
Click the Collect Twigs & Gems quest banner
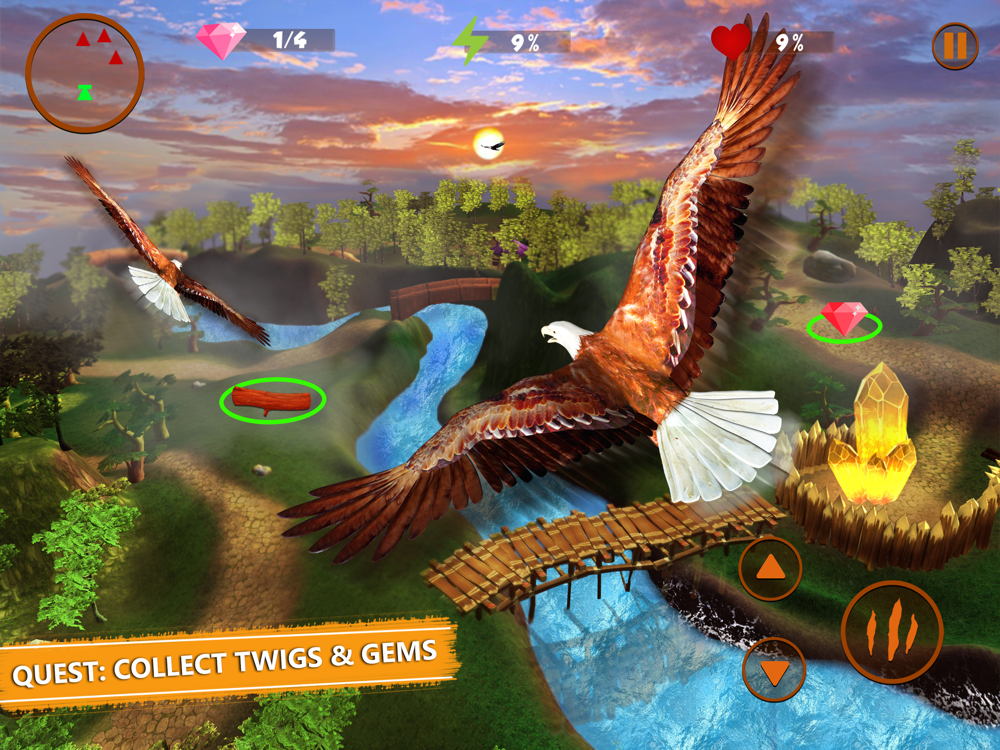pos(225,661)
